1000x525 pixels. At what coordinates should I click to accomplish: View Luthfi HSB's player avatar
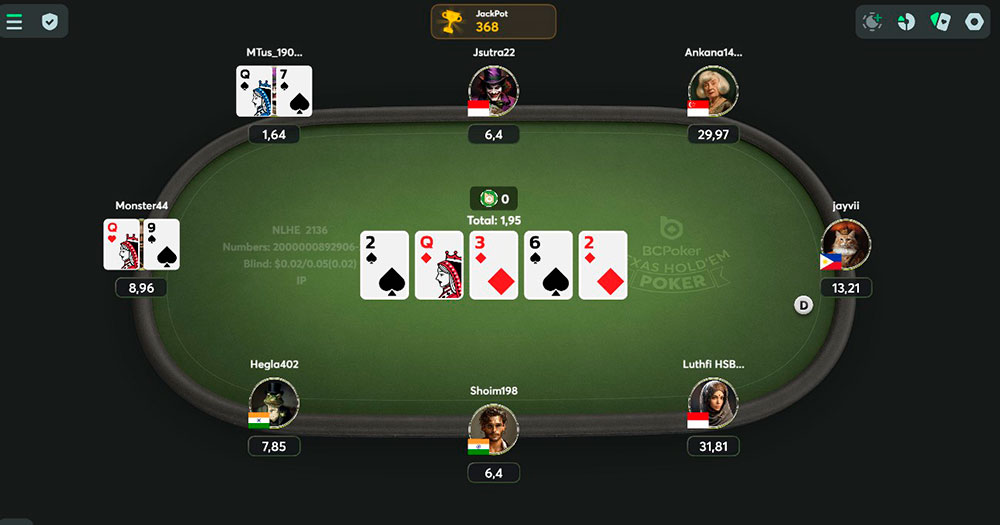[x=713, y=403]
